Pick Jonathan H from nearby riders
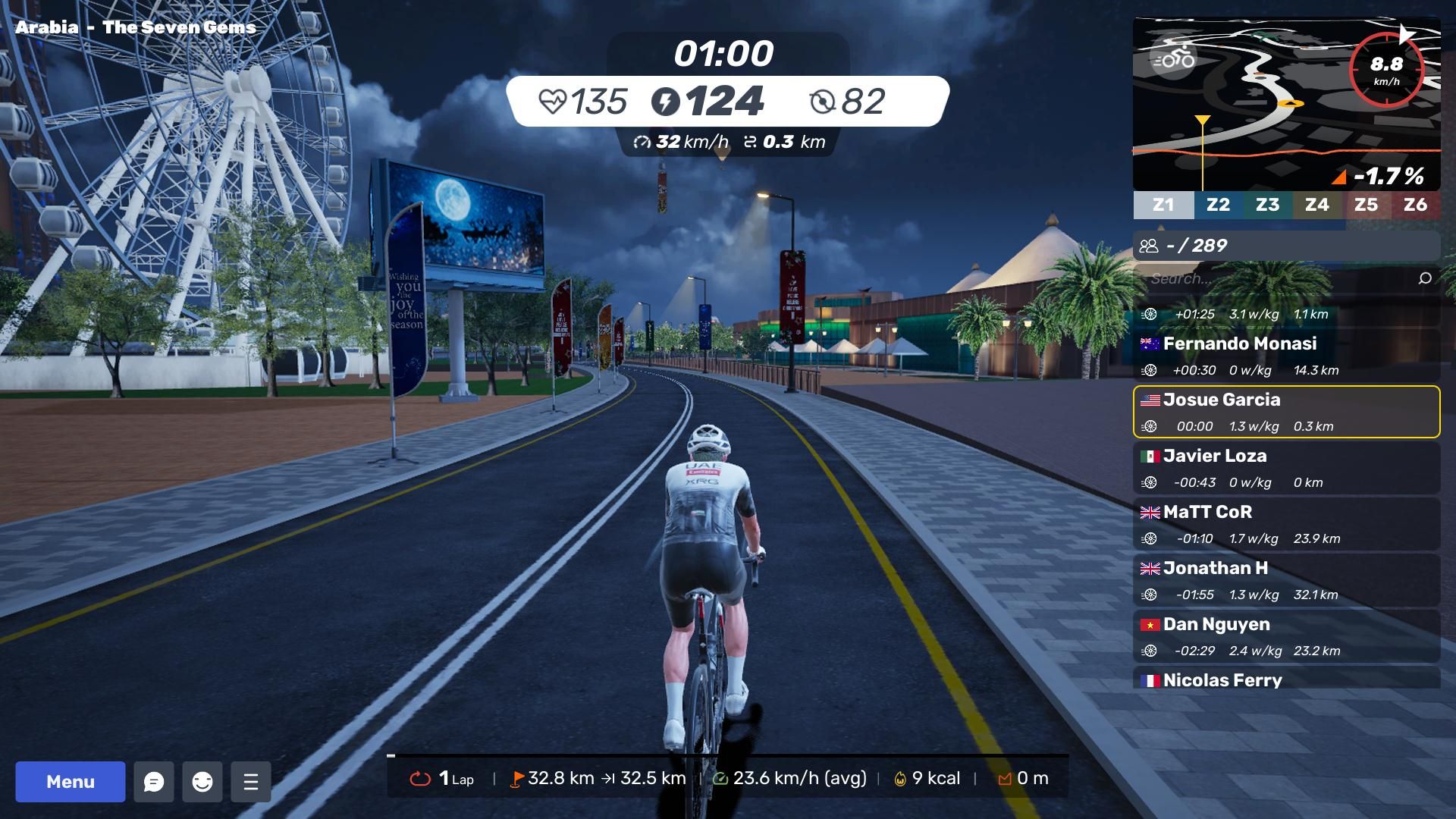Viewport: 1456px width, 819px height. click(1286, 580)
